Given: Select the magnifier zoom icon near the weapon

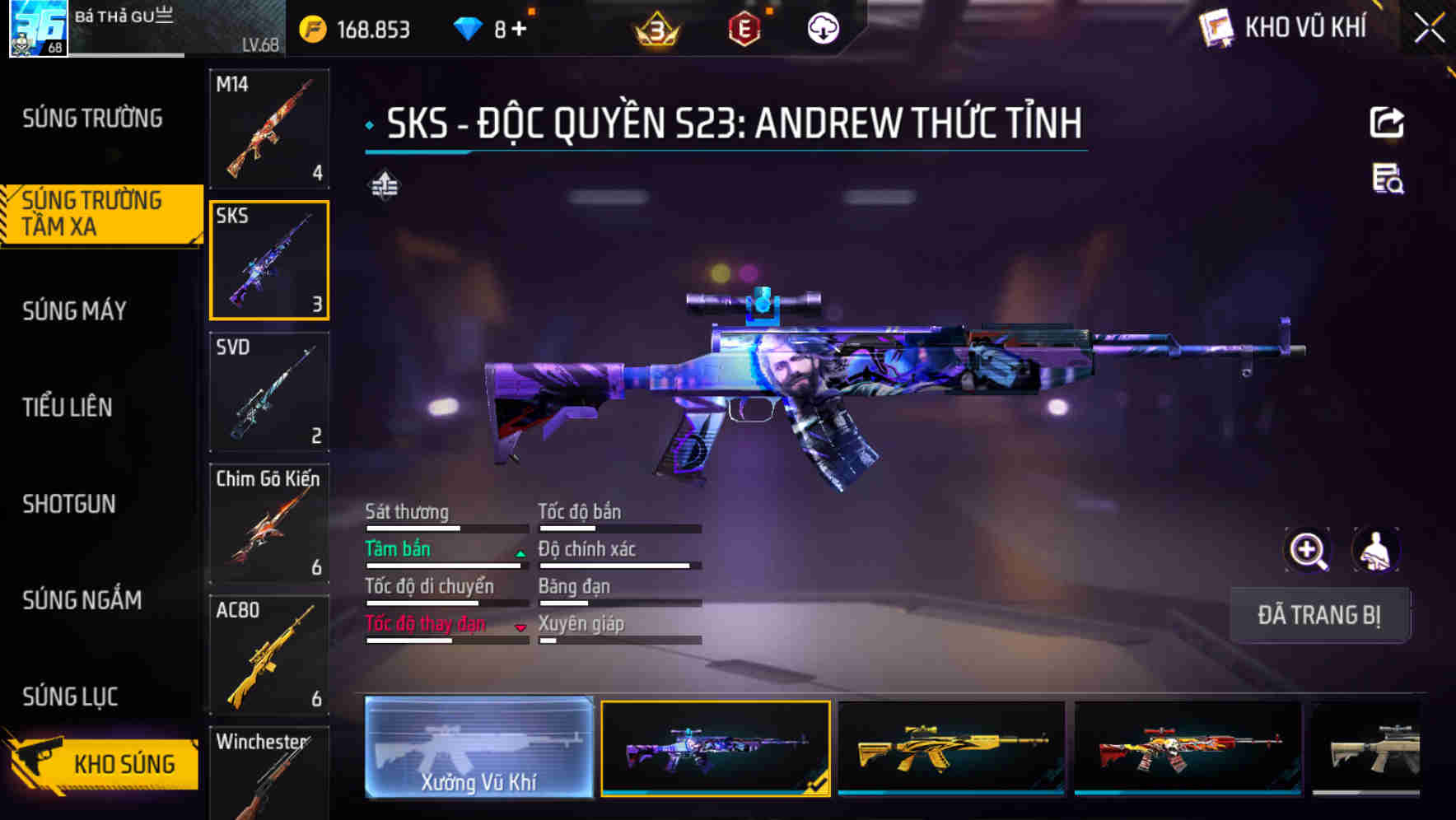Looking at the screenshot, I should click(1308, 550).
